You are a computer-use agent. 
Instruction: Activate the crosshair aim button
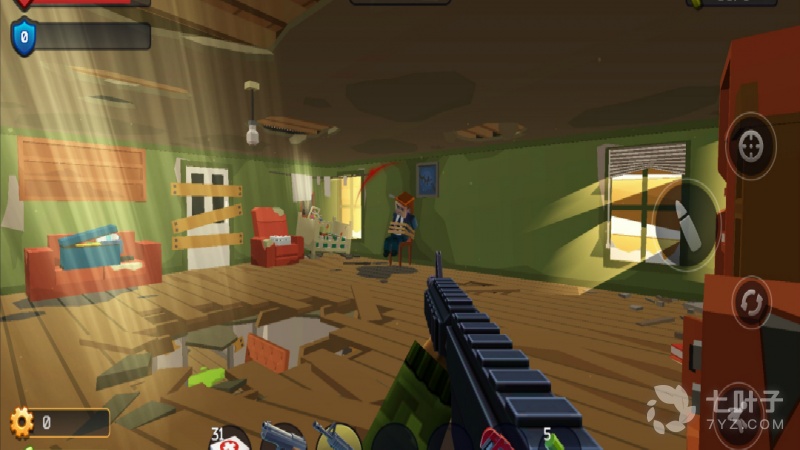coord(750,146)
